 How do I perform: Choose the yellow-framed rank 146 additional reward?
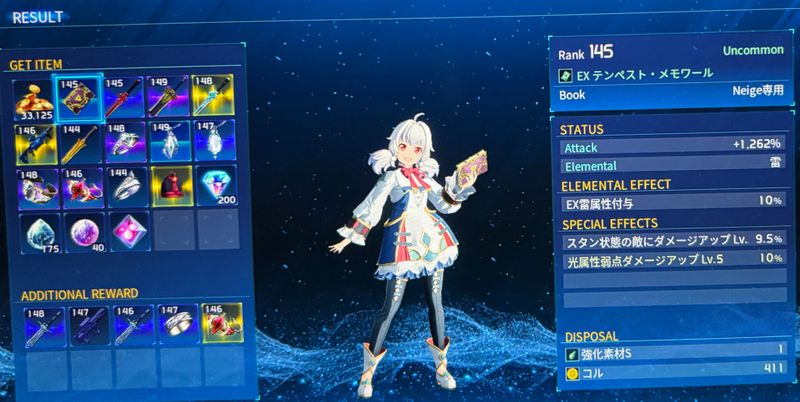tap(216, 326)
